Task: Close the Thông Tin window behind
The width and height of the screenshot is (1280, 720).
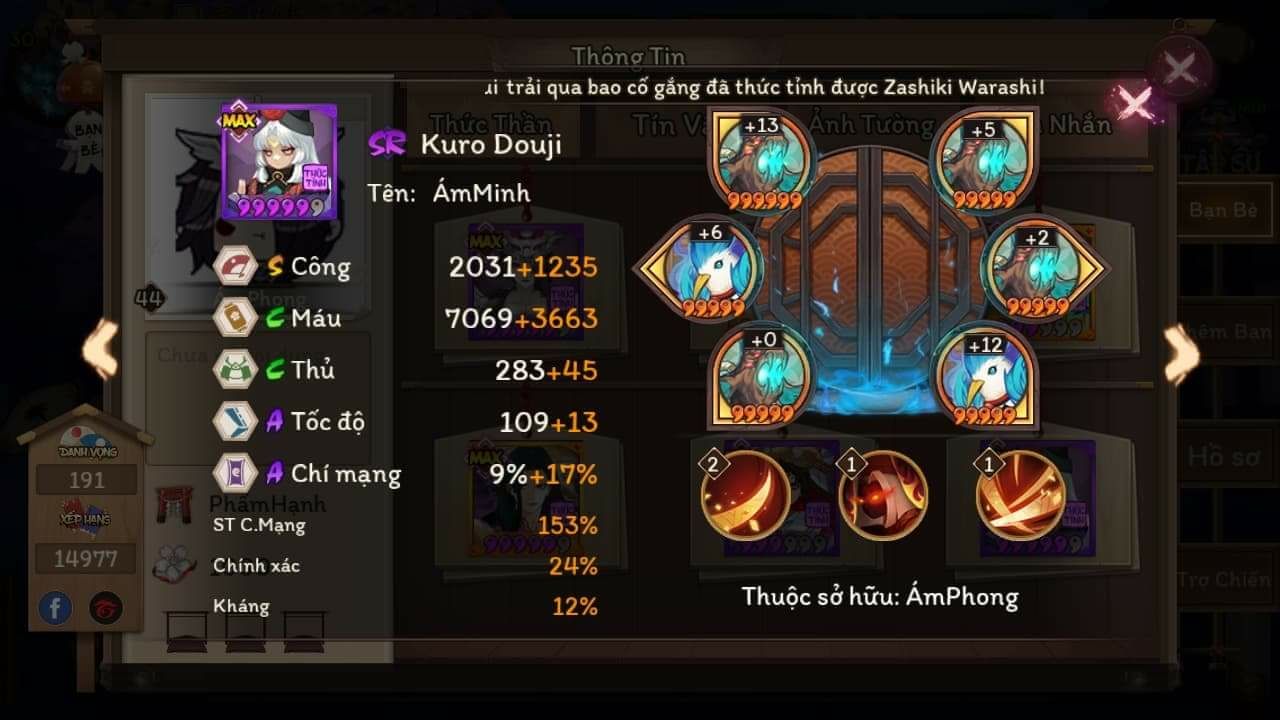Action: pos(1180,68)
